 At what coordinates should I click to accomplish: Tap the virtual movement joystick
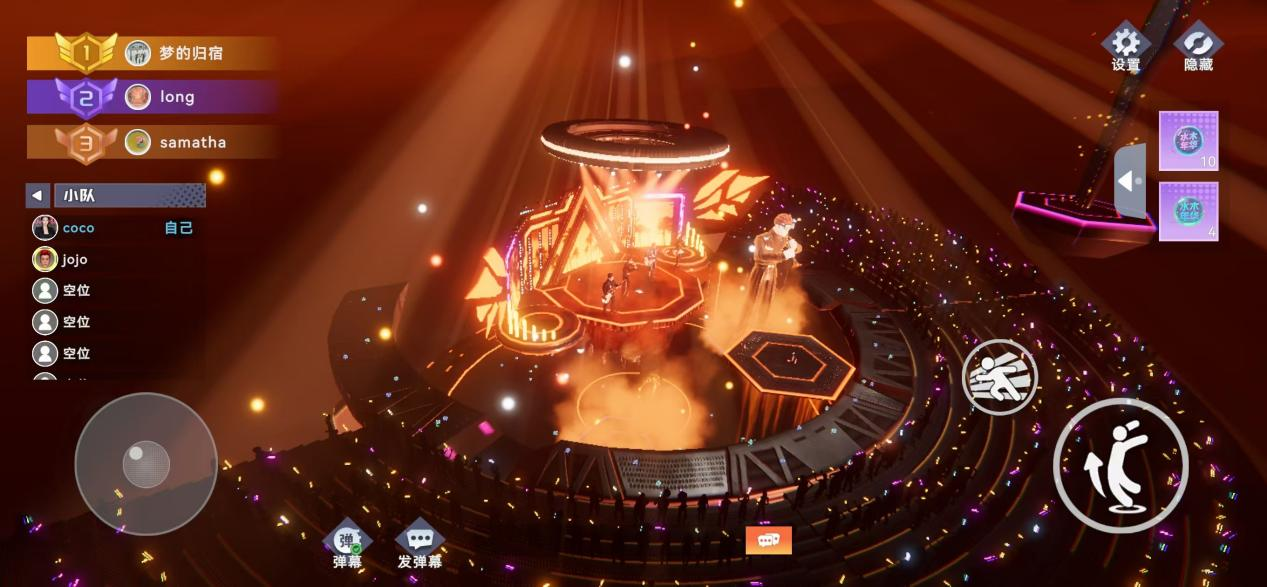coord(146,464)
